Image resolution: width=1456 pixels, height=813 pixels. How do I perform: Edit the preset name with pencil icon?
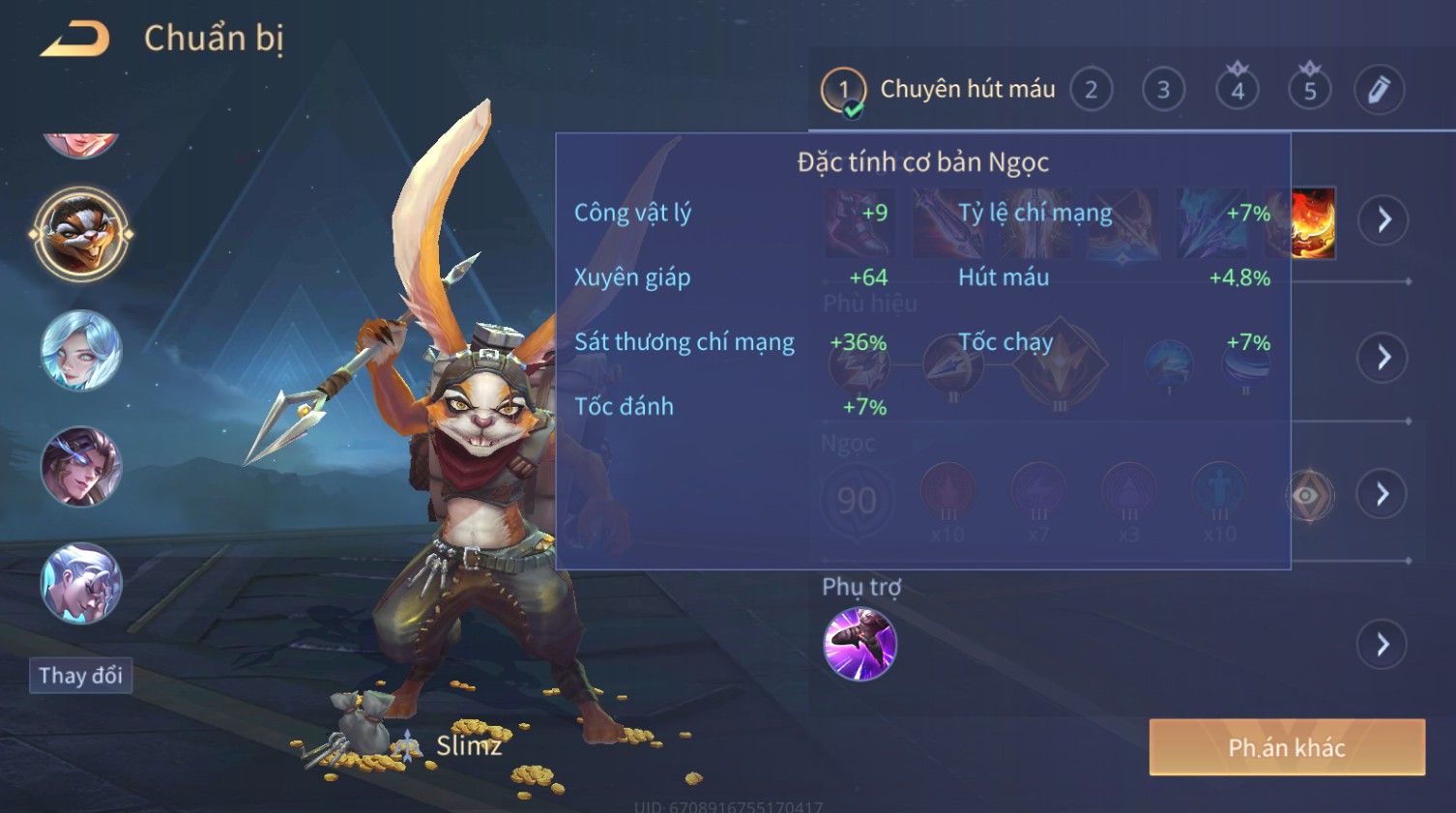tap(1379, 90)
